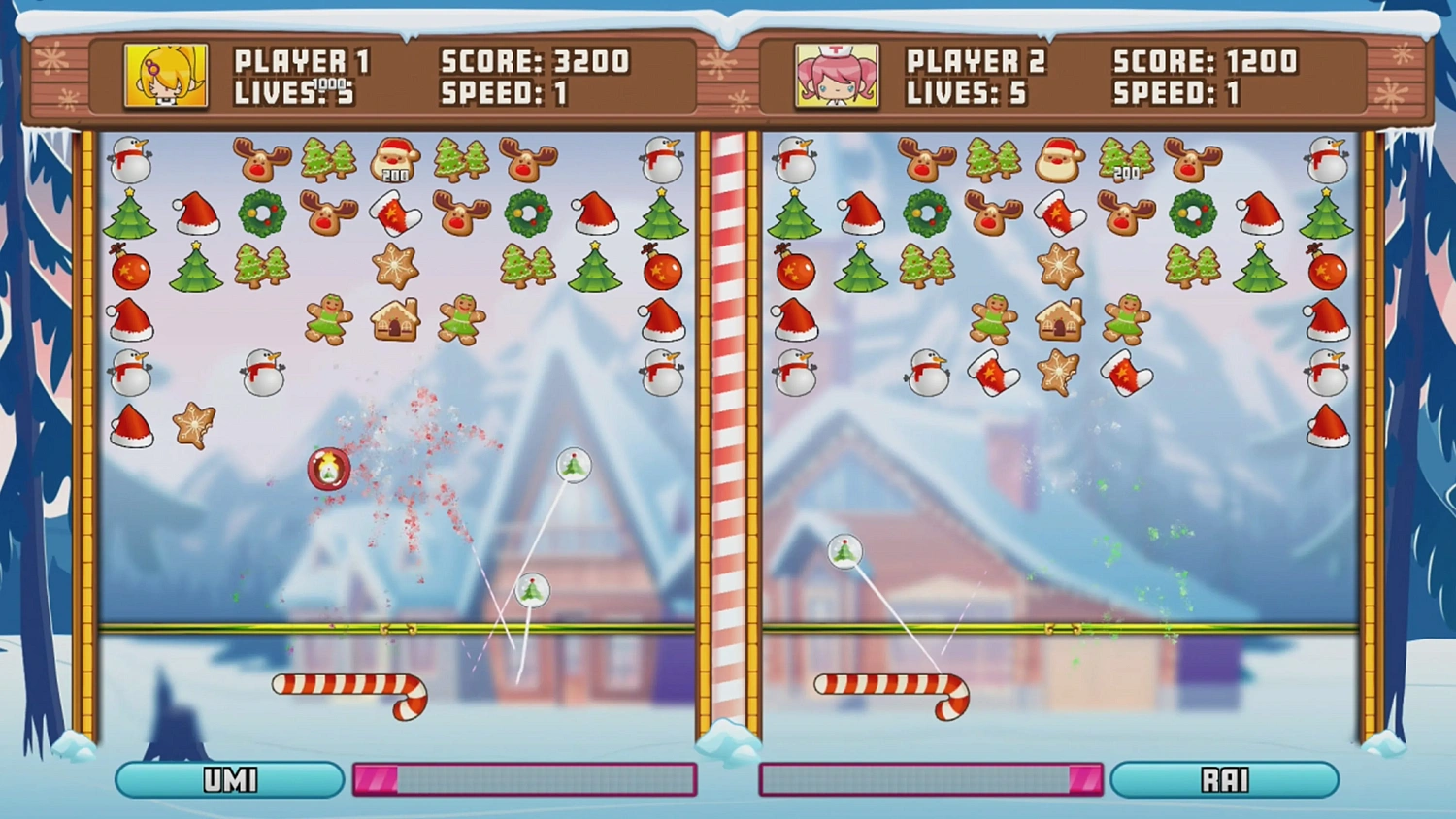
Task: Click the candy cane divider between the two boards
Action: (x=727, y=437)
